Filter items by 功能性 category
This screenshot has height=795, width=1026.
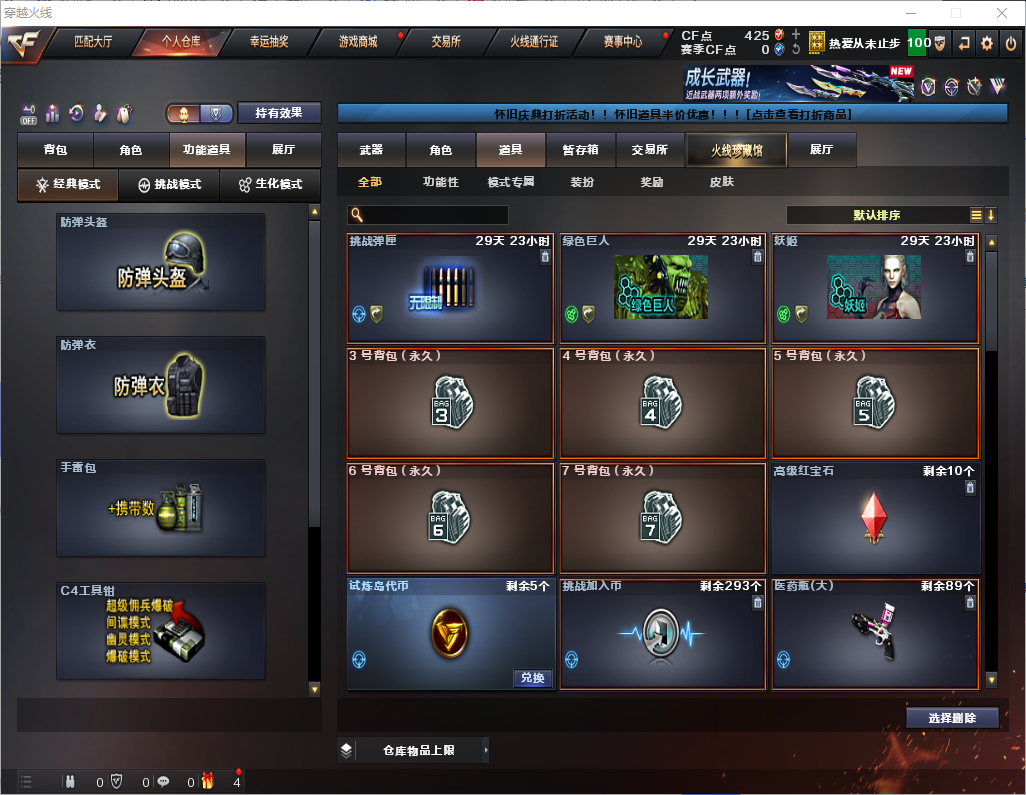(x=440, y=183)
